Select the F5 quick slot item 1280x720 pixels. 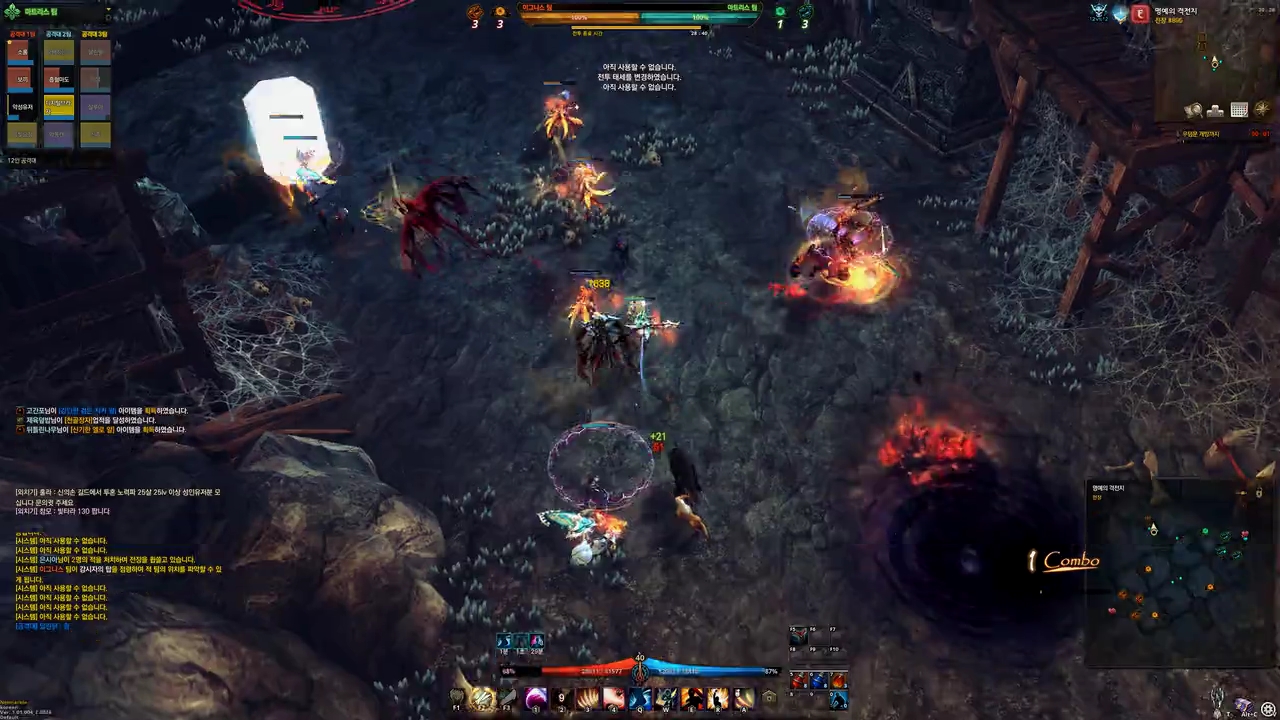point(798,637)
